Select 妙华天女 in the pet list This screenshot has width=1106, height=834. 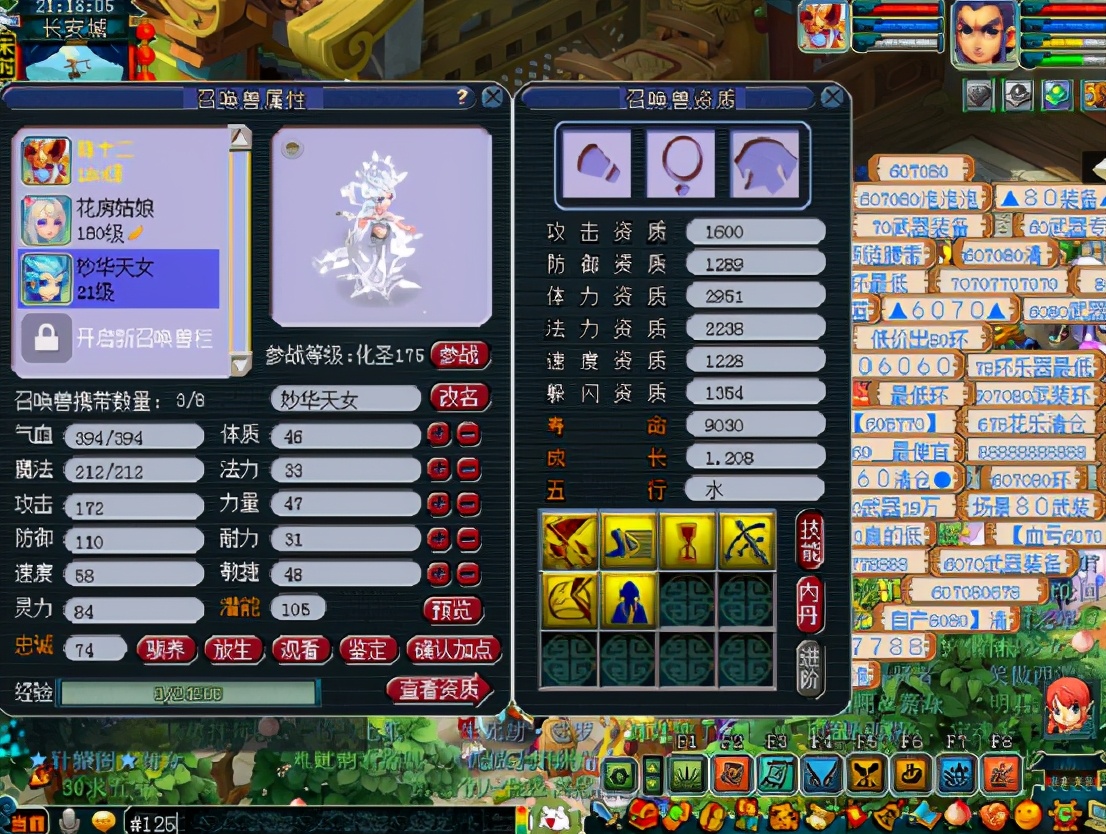tap(120, 279)
